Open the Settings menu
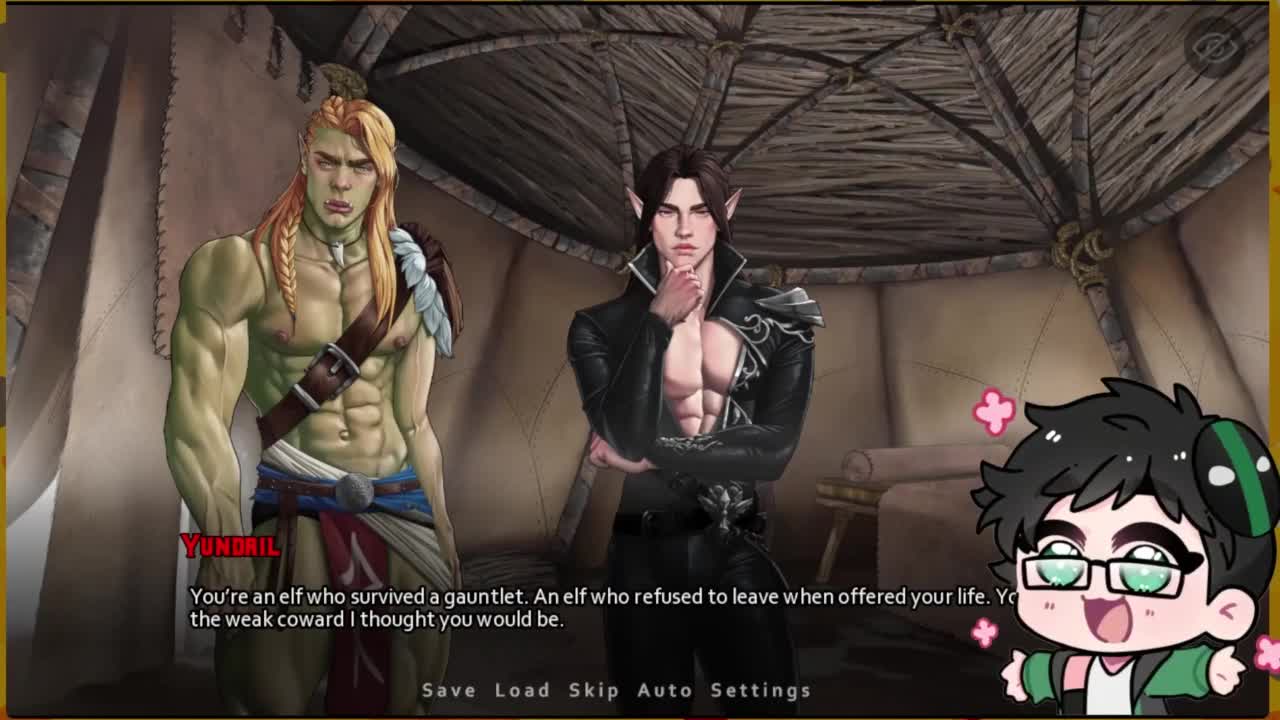 760,690
